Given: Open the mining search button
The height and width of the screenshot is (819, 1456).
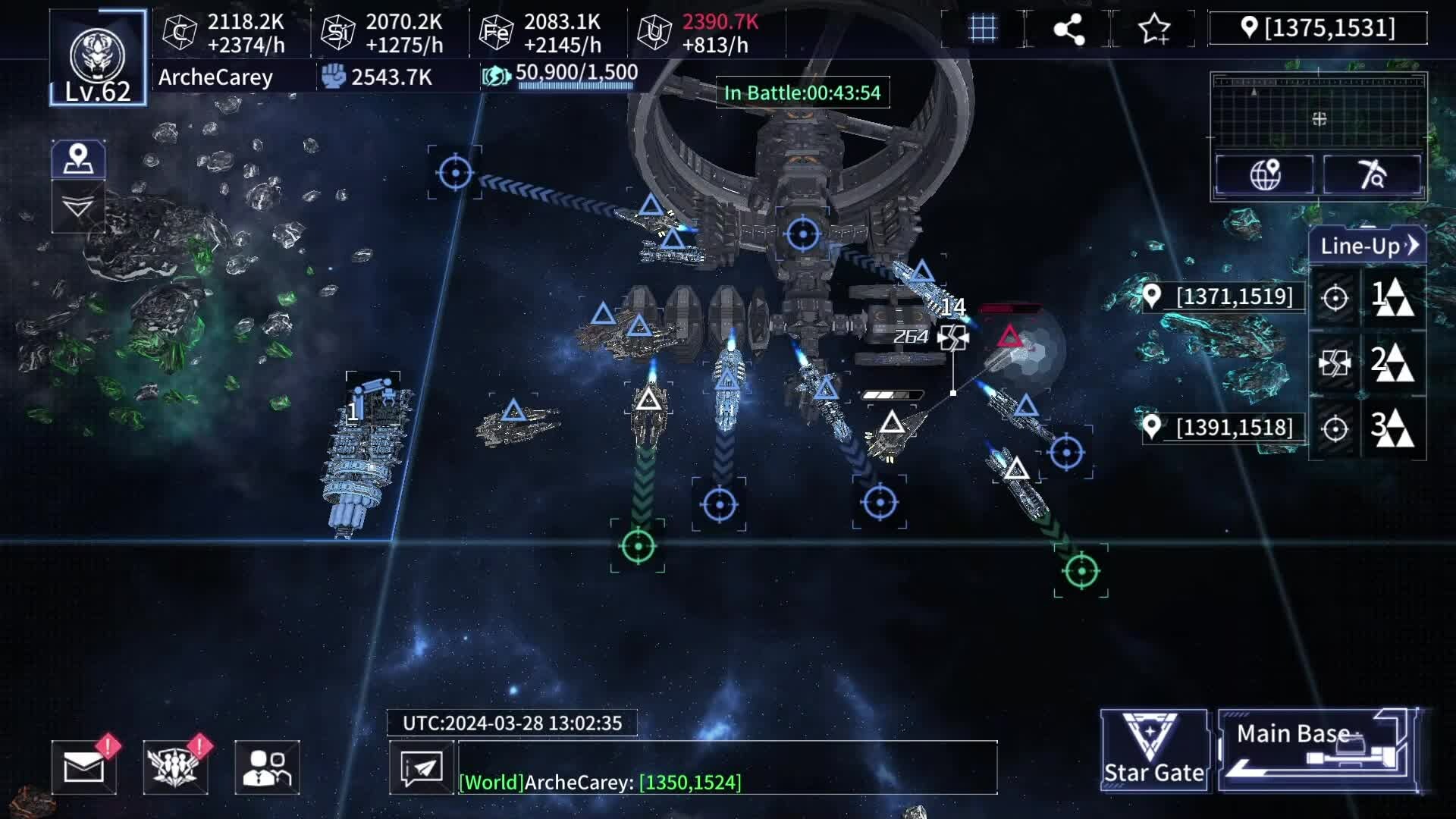Looking at the screenshot, I should [1372, 174].
